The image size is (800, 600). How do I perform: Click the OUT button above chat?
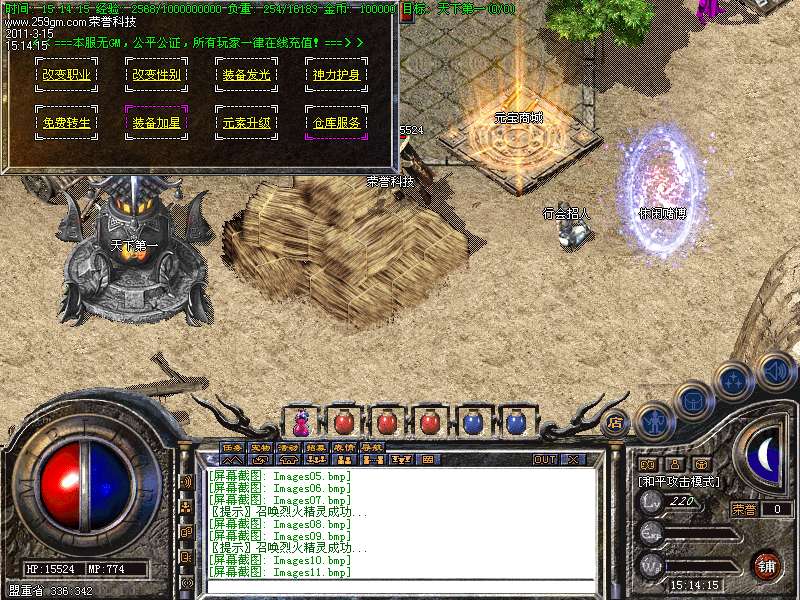pyautogui.click(x=544, y=460)
